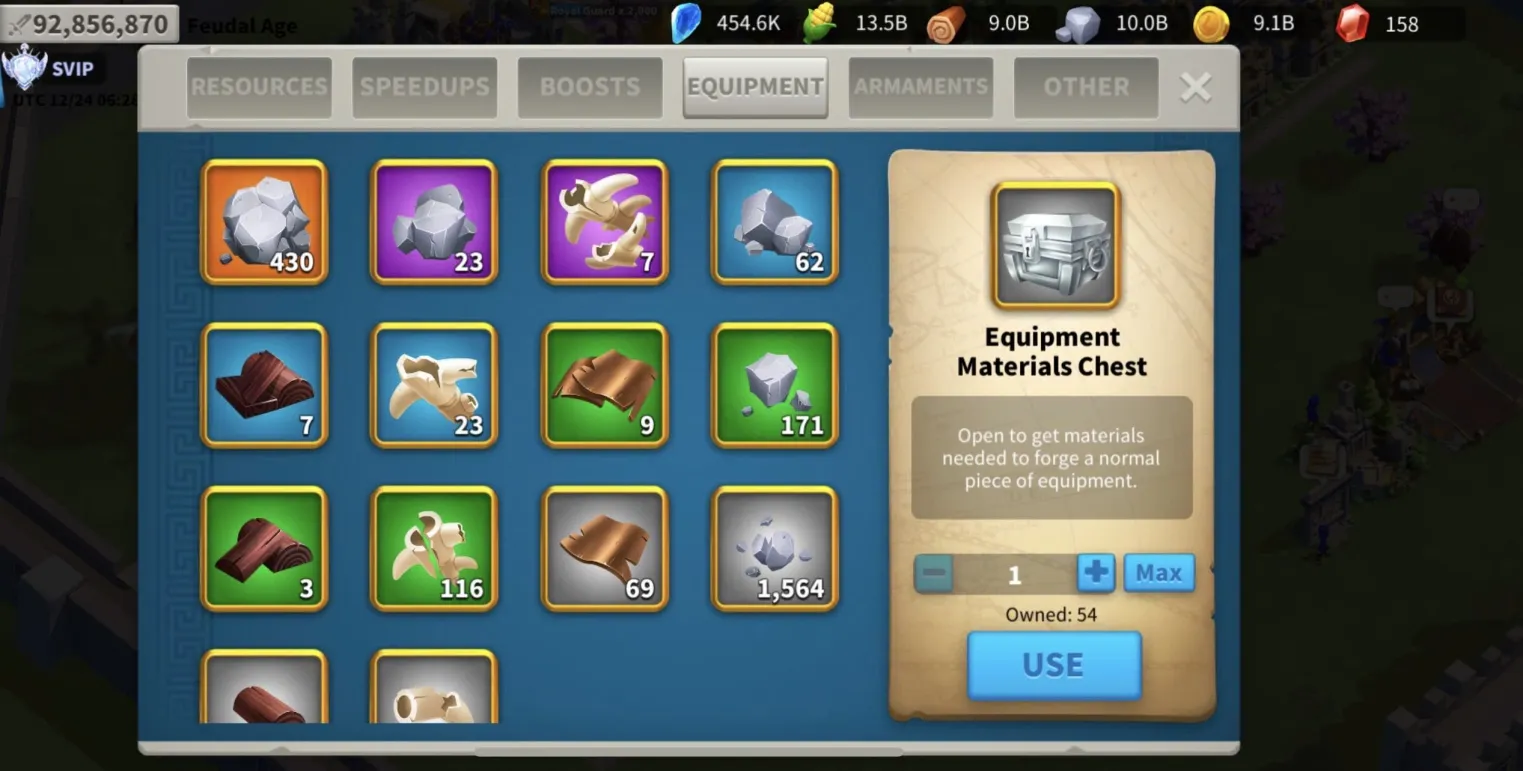
Task: Select the blue ore slot with 62
Action: [x=775, y=222]
